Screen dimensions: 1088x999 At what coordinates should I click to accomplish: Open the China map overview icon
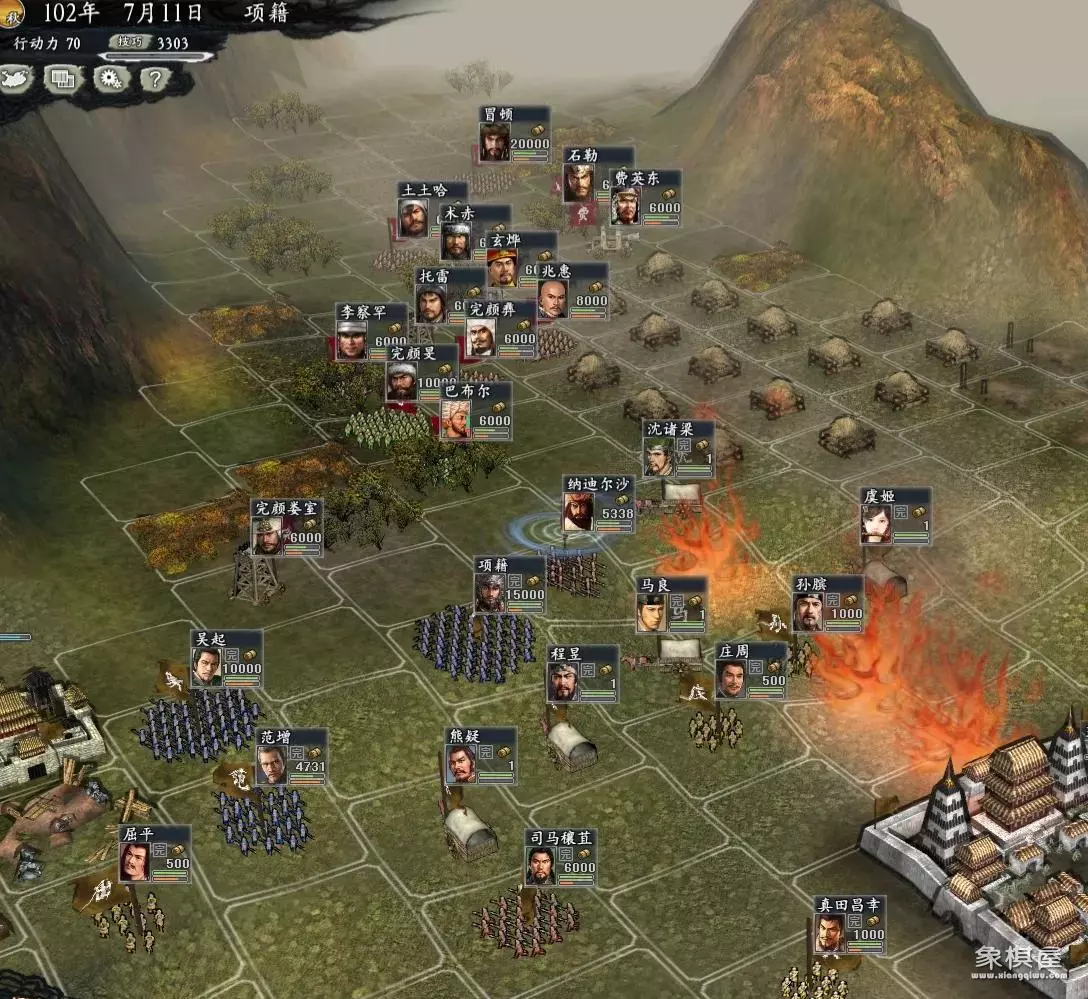click(17, 78)
